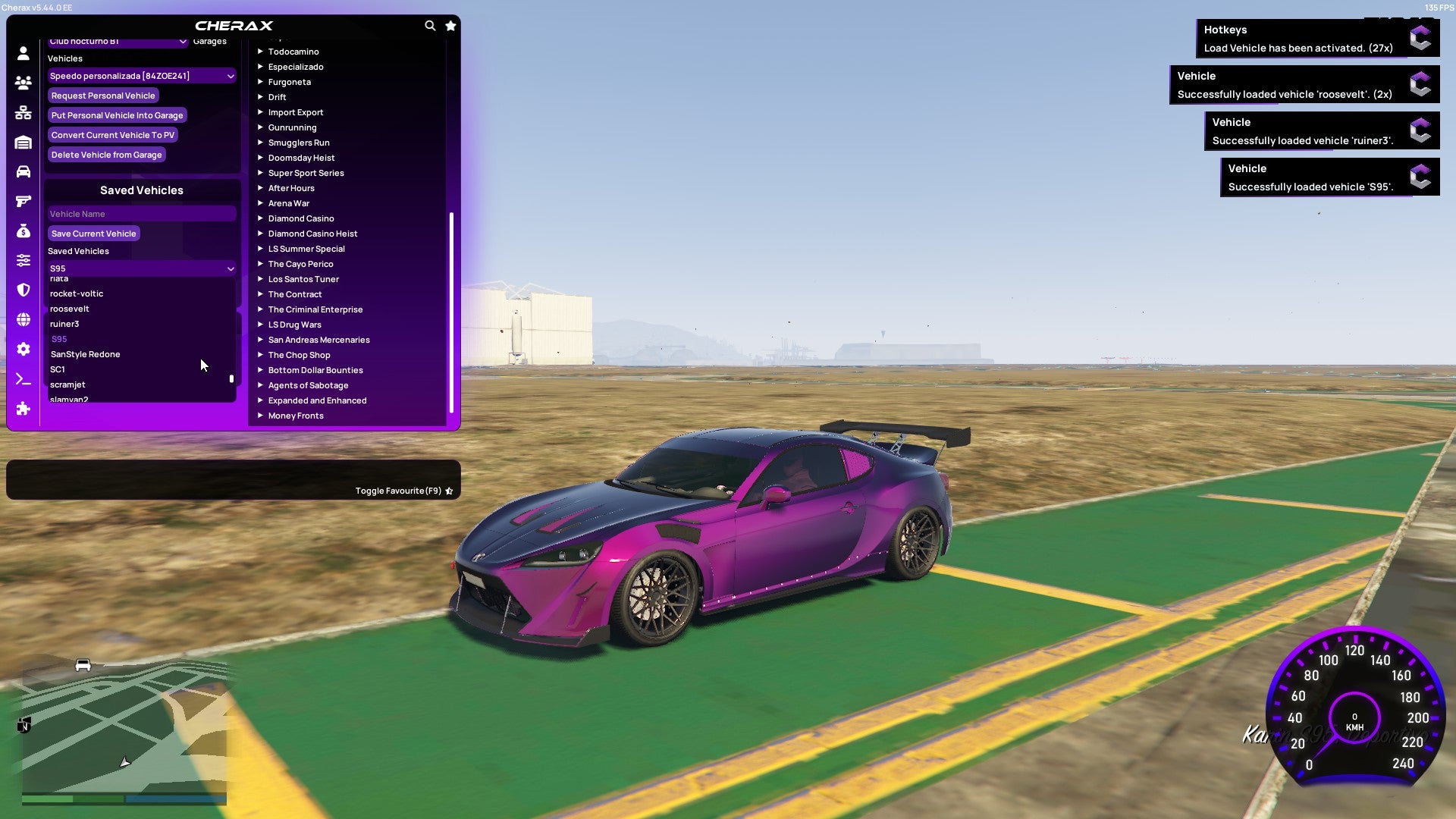Select 'roosevelt' from saved vehicles list
The width and height of the screenshot is (1456, 819).
(69, 308)
